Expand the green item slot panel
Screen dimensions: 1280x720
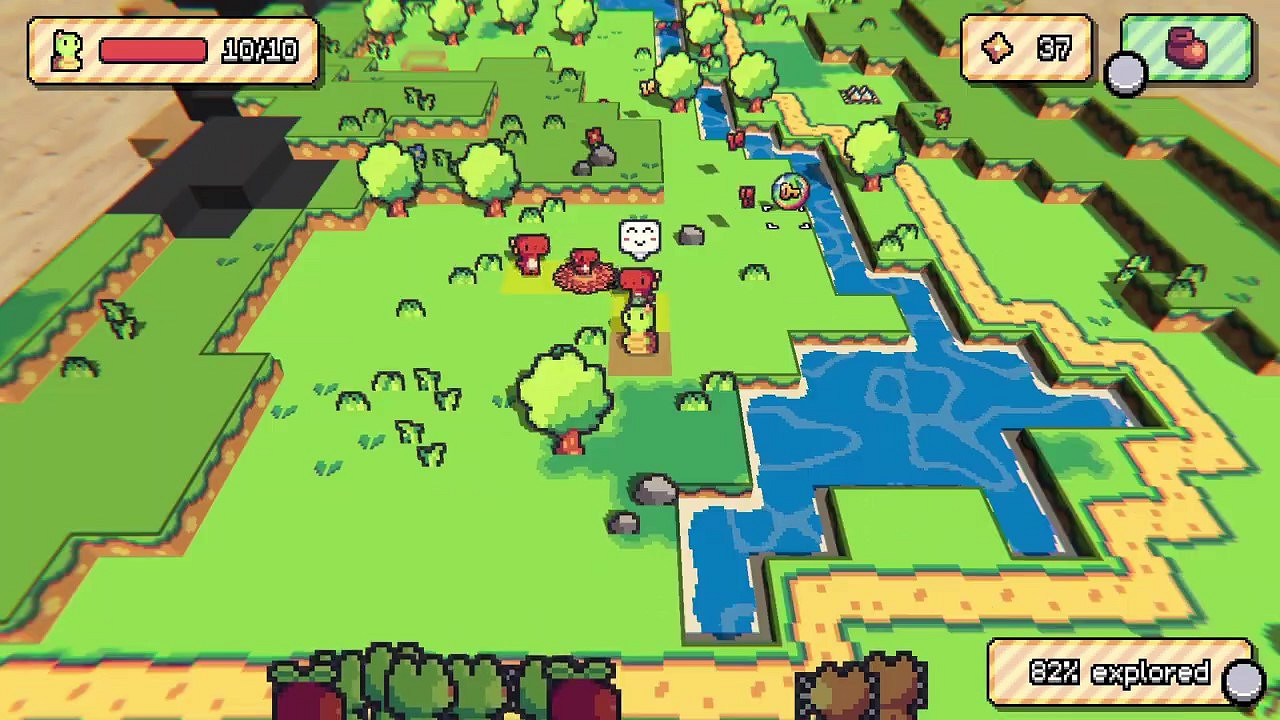point(1185,50)
